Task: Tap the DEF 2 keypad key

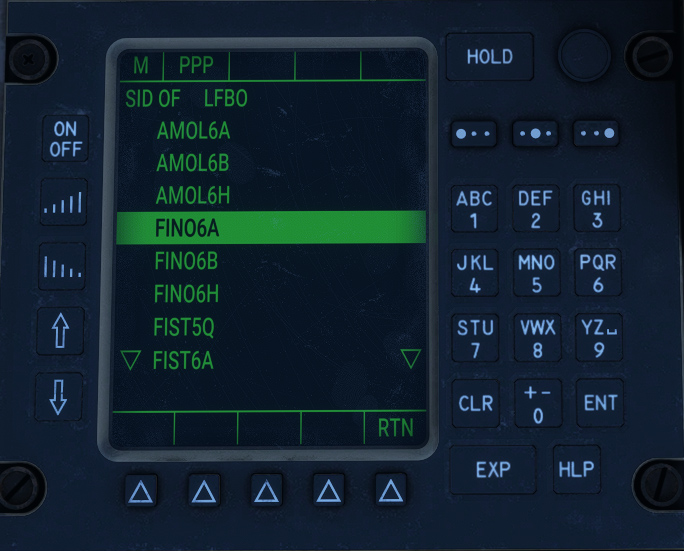Action: (536, 209)
